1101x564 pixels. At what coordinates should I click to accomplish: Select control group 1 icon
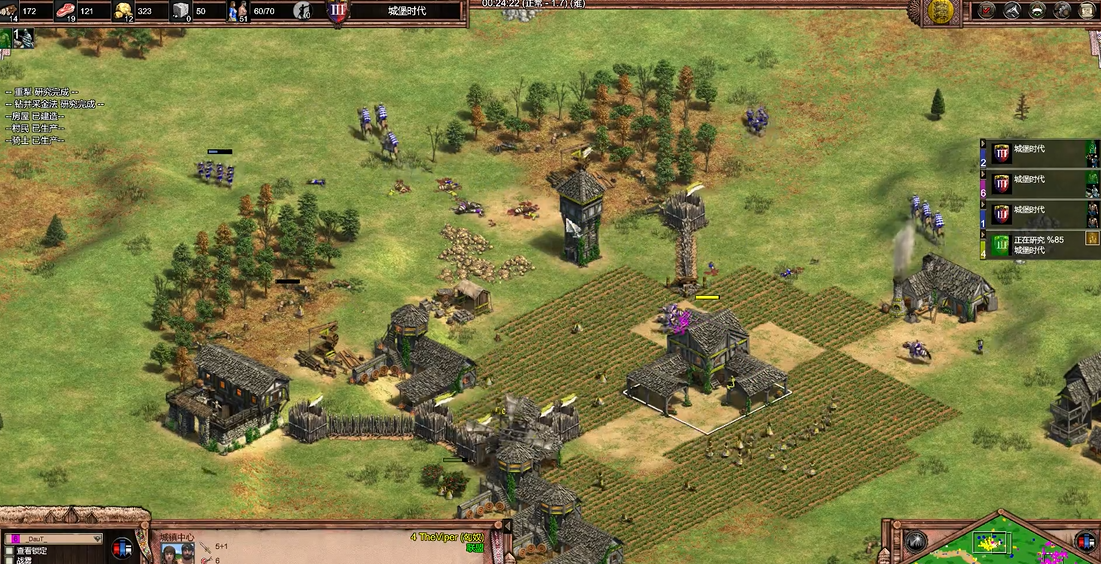(x=21, y=39)
